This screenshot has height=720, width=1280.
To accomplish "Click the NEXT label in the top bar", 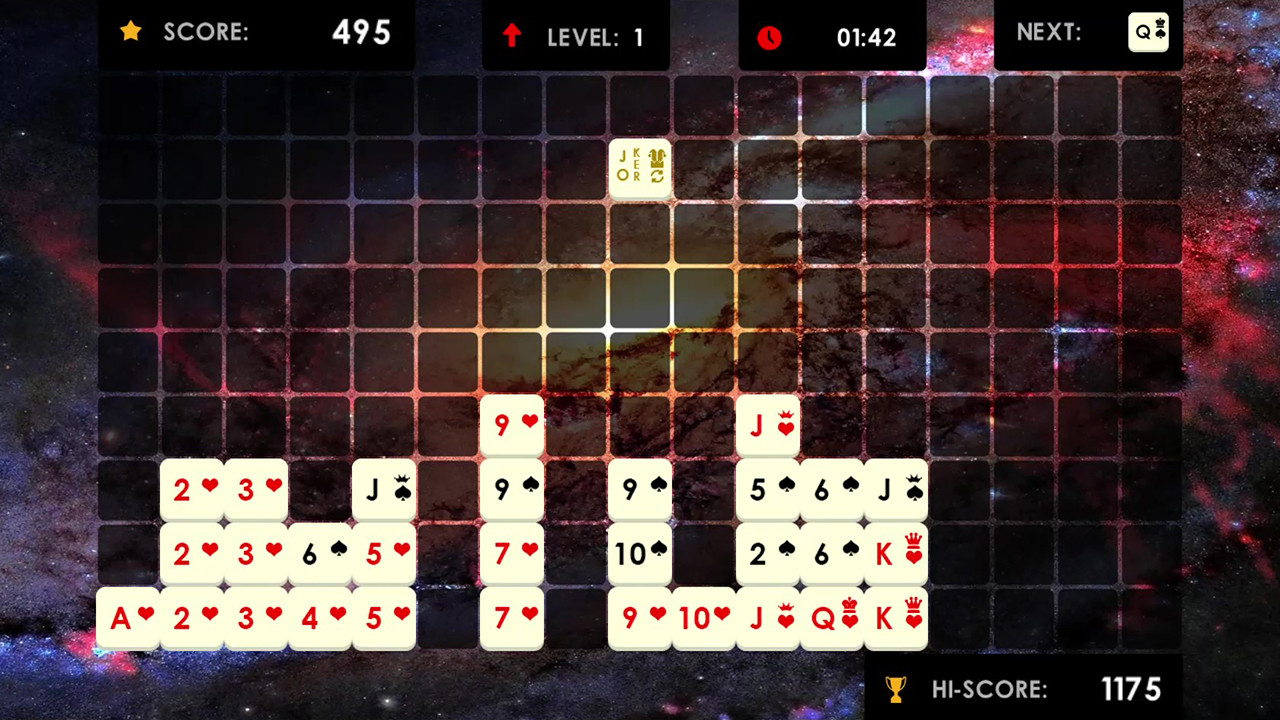I will [1049, 32].
